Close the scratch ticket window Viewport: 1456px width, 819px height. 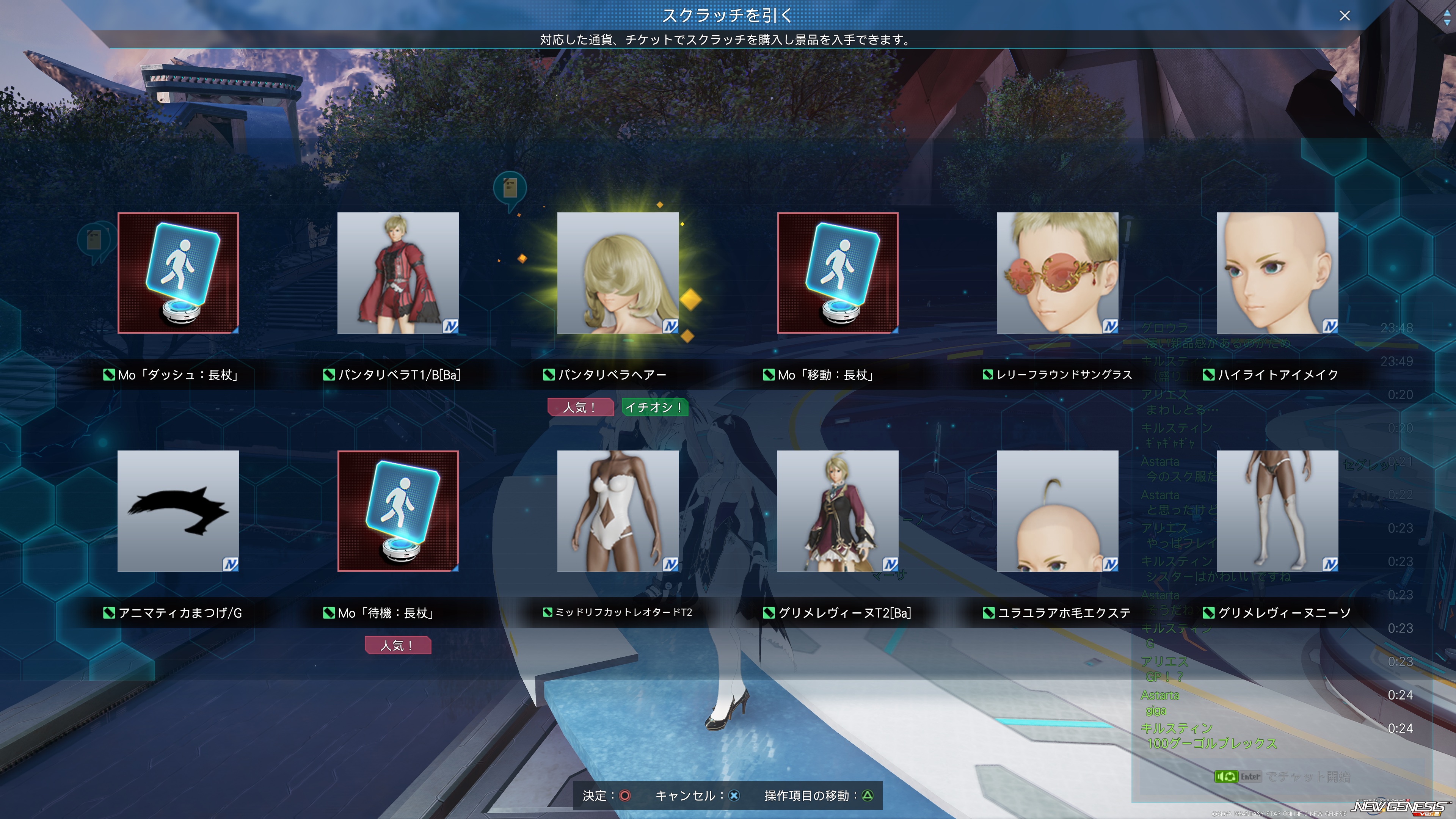point(1344,16)
